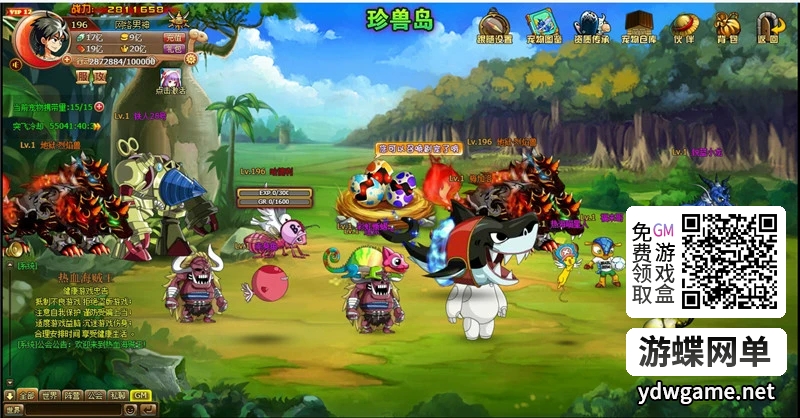Open the 宠物图鉴 pet book
The height and width of the screenshot is (418, 800).
coord(544,26)
